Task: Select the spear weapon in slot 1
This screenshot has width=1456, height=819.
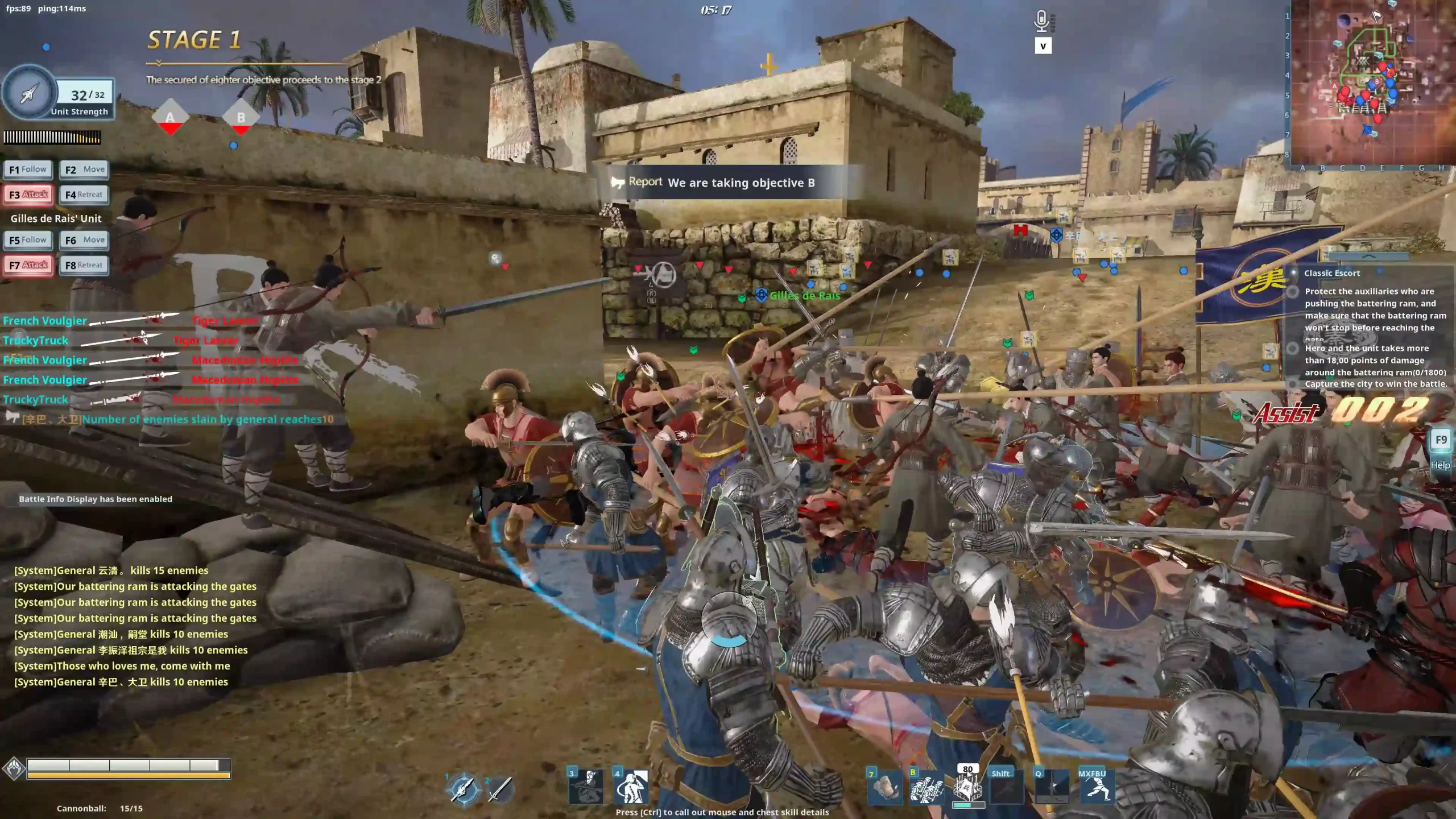Action: (464, 789)
